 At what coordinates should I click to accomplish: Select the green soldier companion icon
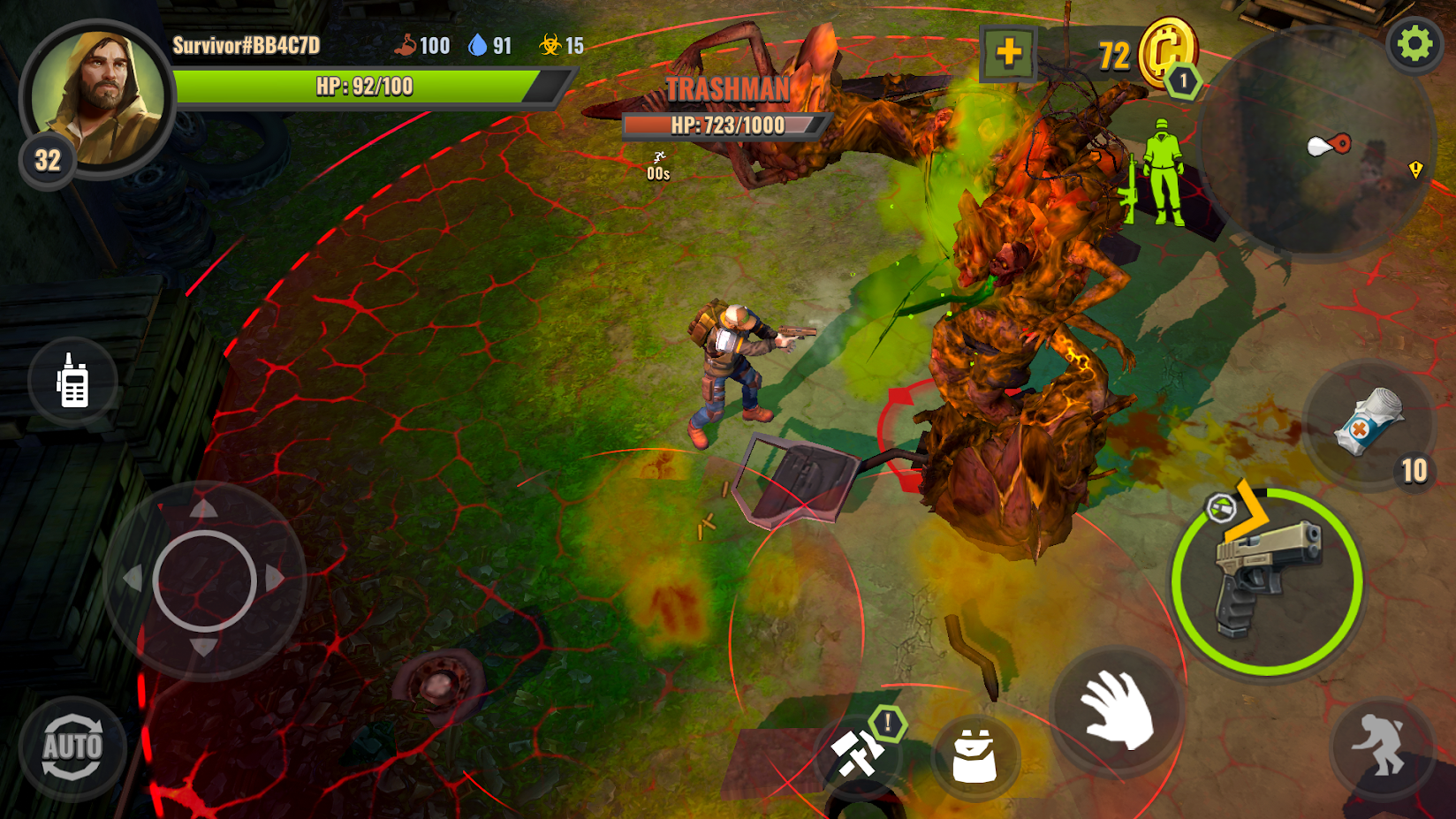[x=1162, y=172]
